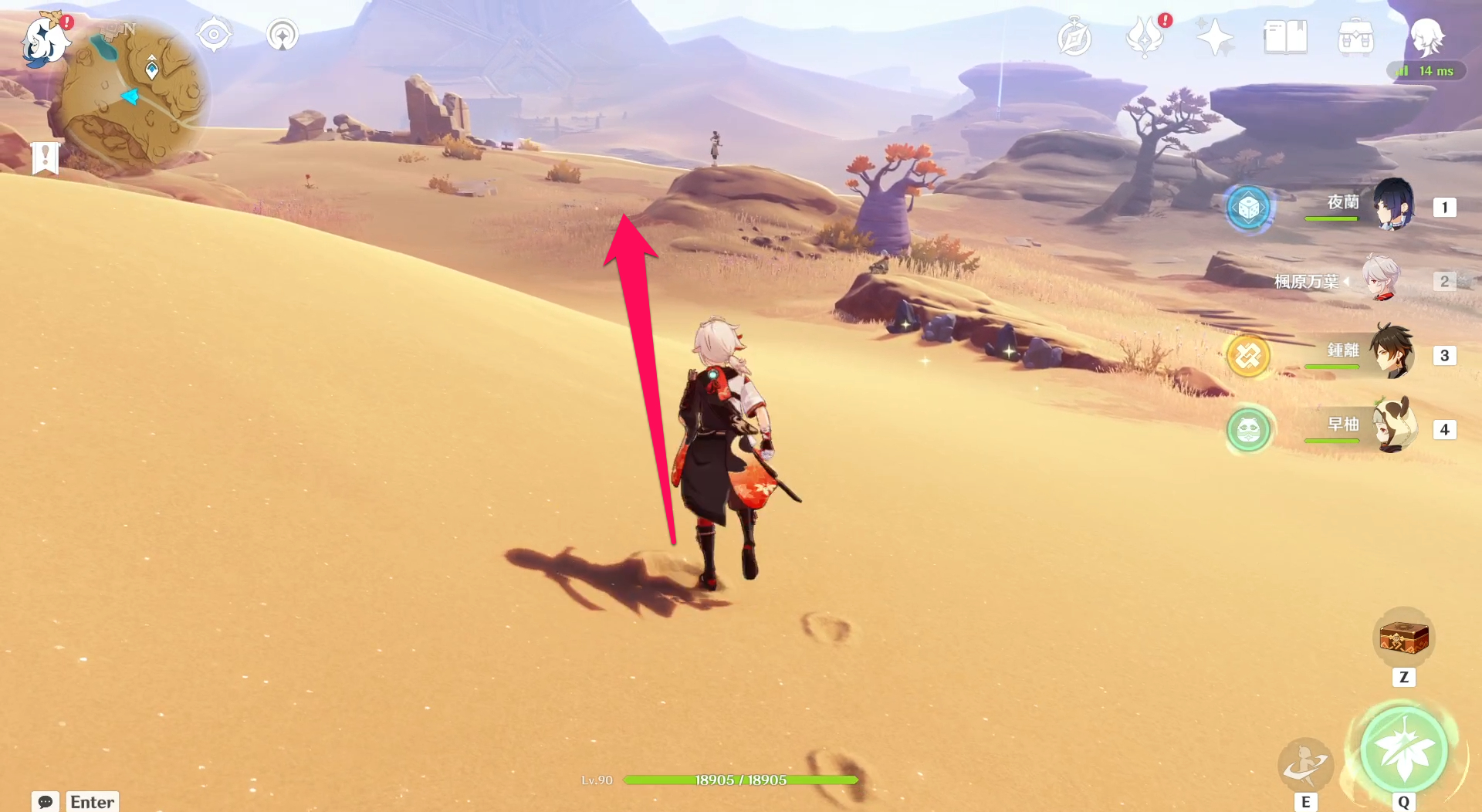The width and height of the screenshot is (1482, 812).
Task: Open the Adventurer Handbook
Action: point(1075,36)
